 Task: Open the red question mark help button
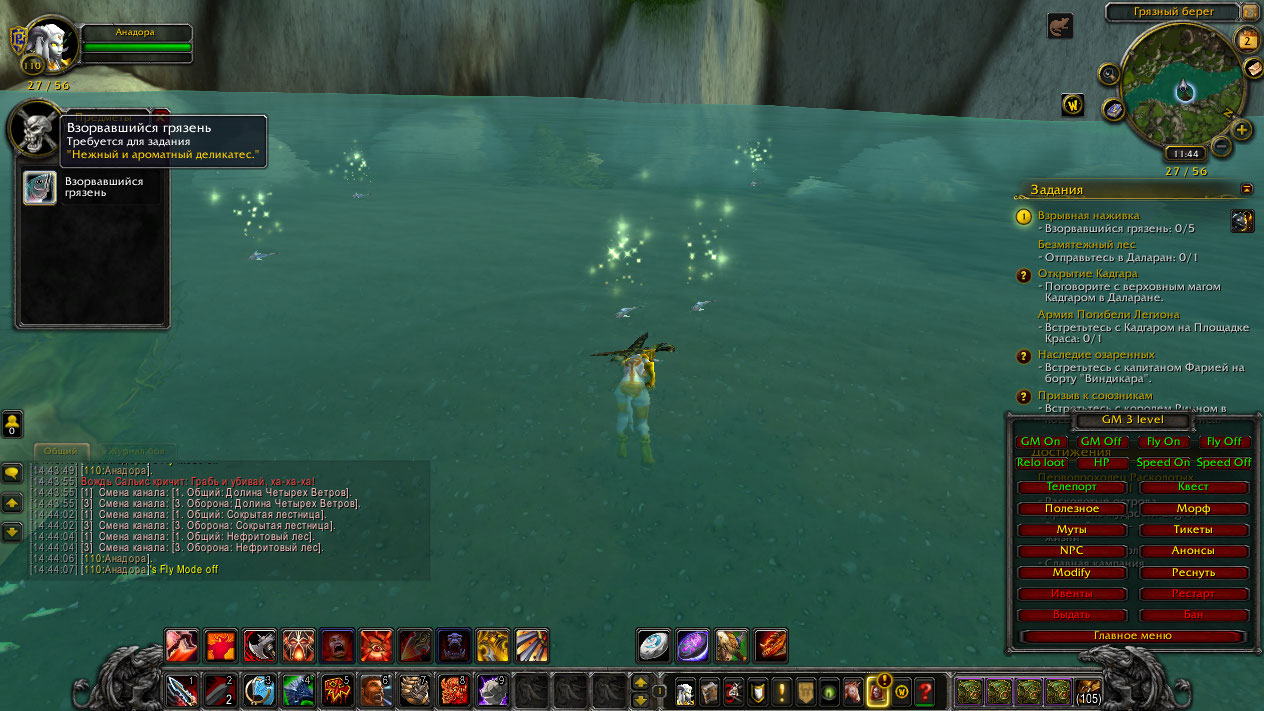(925, 690)
